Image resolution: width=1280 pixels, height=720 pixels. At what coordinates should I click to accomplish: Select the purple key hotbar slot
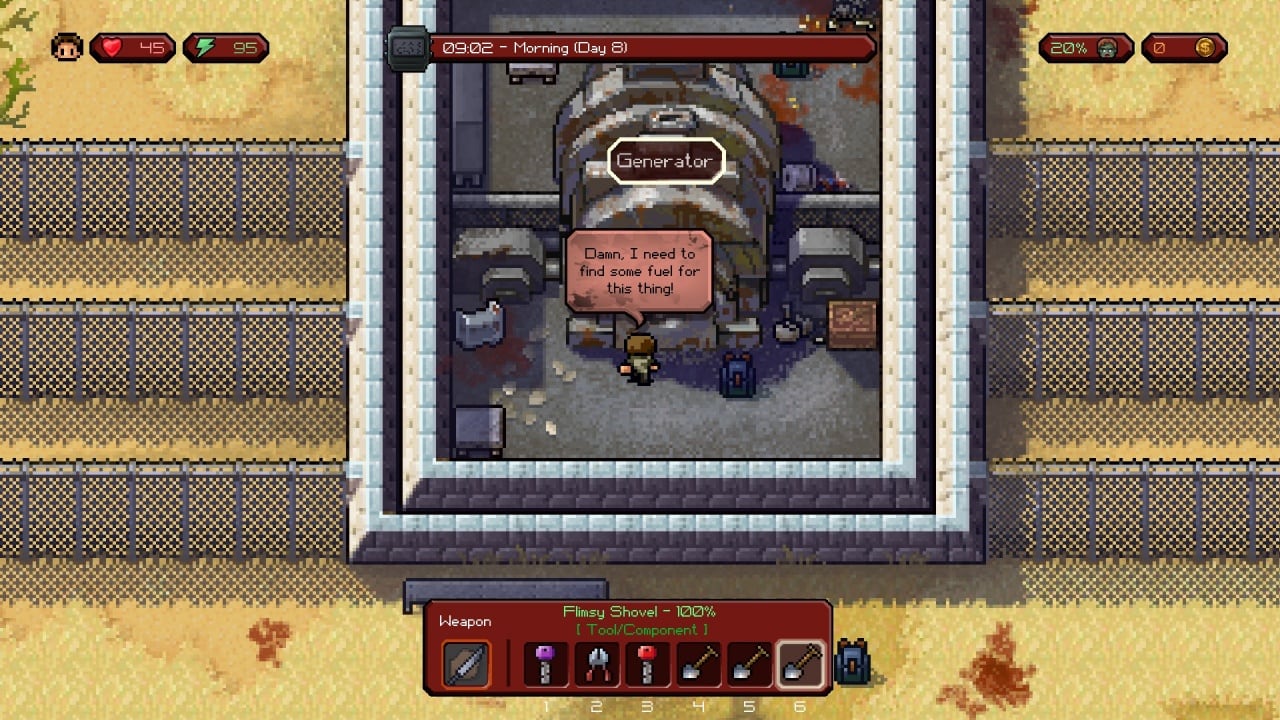pos(546,665)
